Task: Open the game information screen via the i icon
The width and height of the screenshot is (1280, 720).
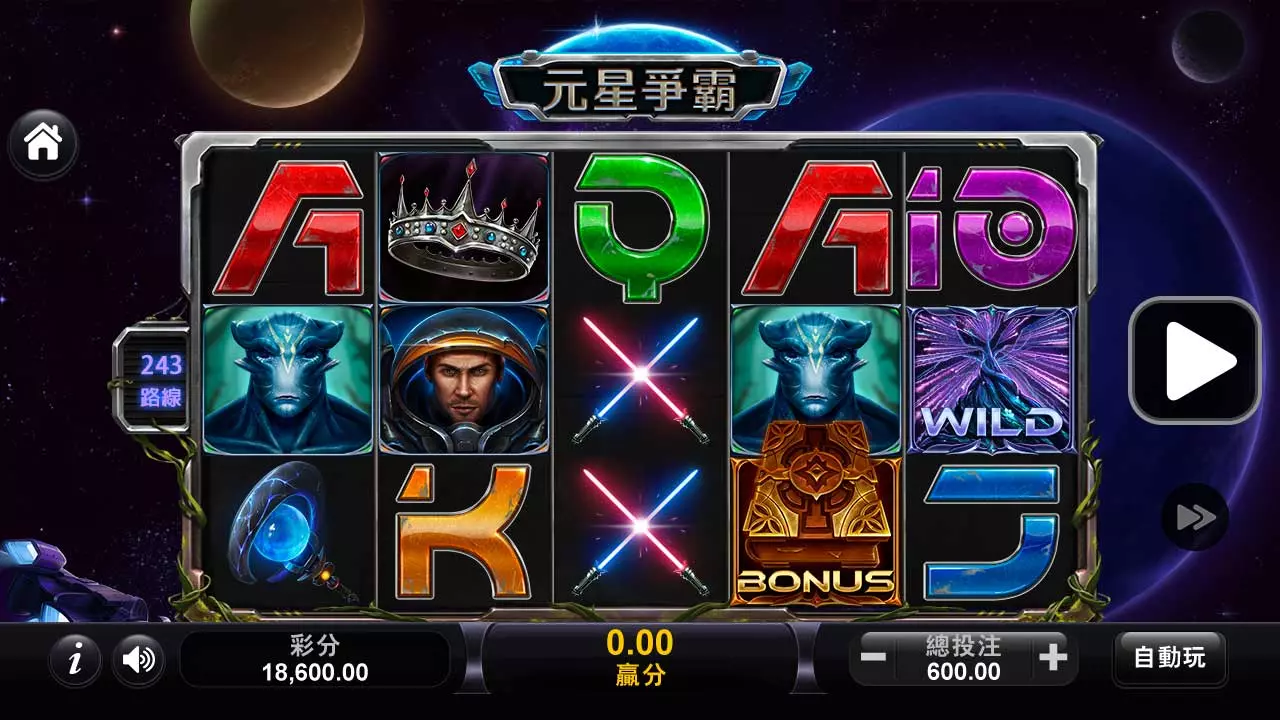Action: click(74, 660)
